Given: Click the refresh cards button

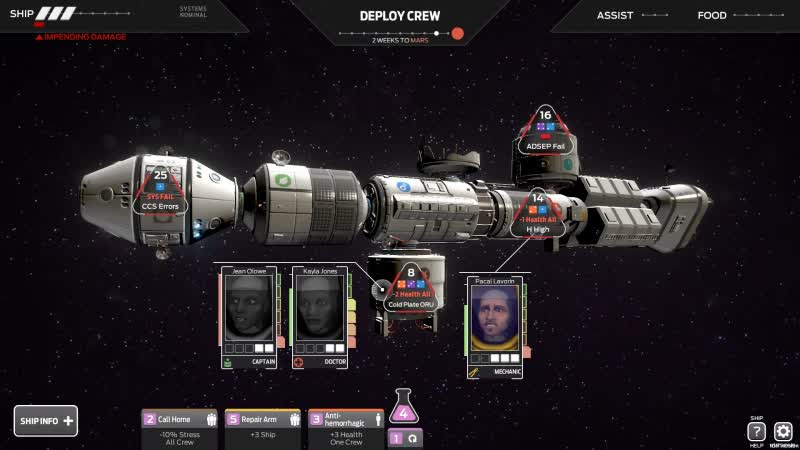Looking at the screenshot, I should [x=410, y=438].
